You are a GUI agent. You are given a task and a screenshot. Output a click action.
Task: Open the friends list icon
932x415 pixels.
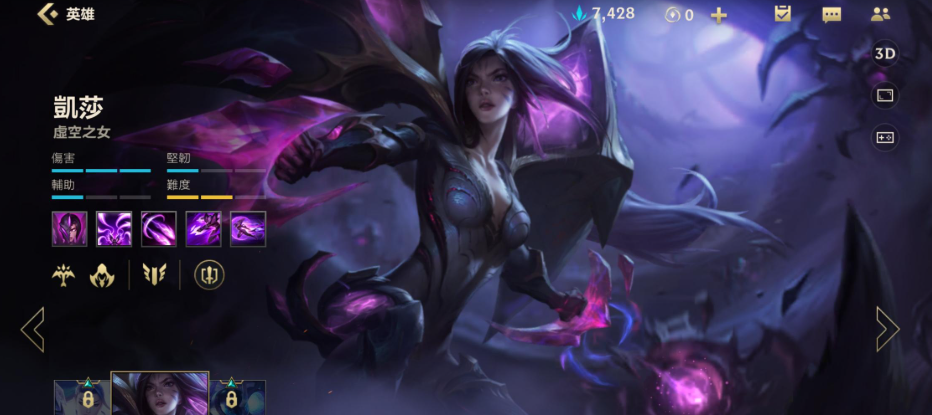[x=880, y=14]
